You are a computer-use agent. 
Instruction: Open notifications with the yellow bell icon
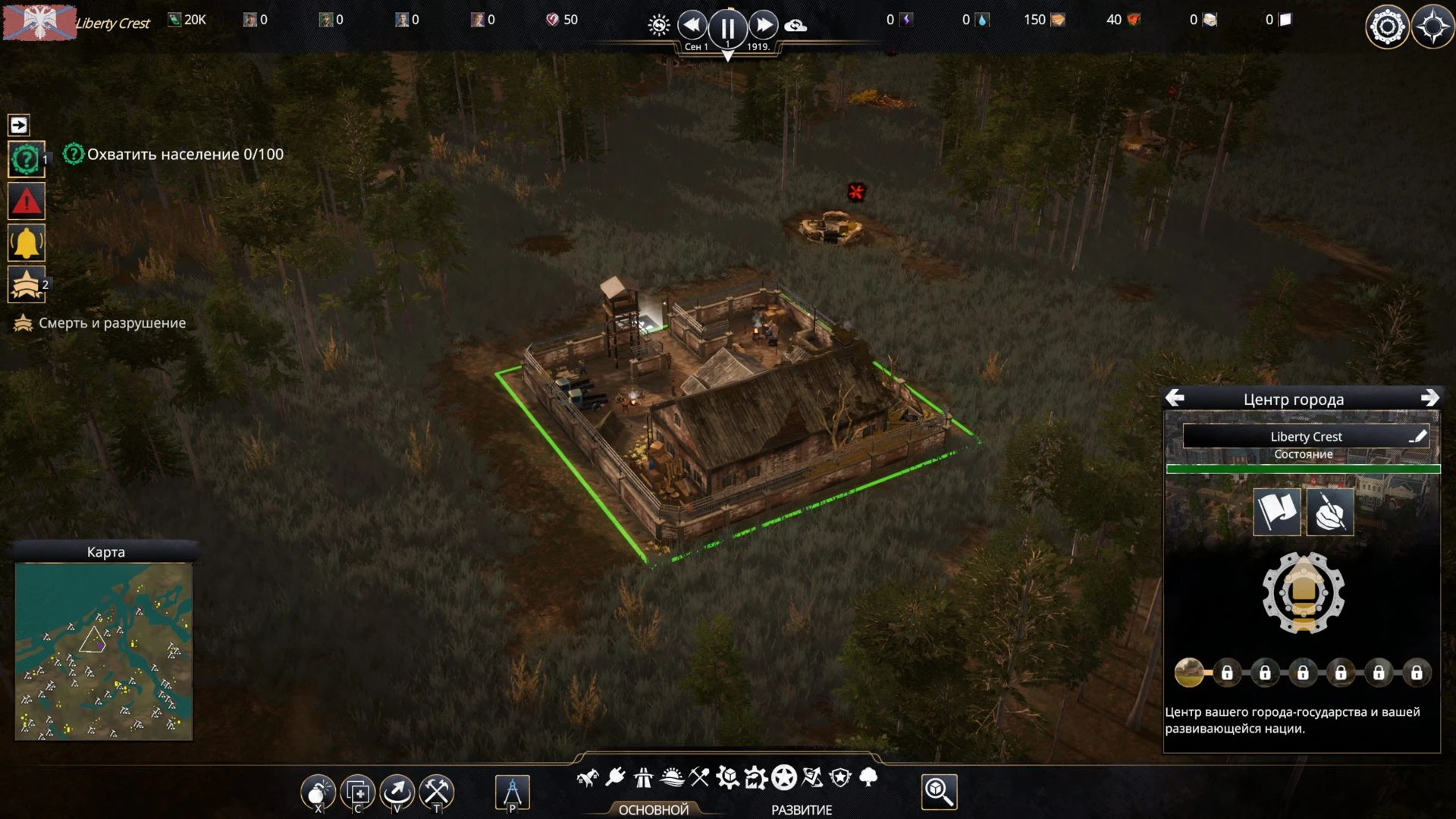tap(26, 243)
